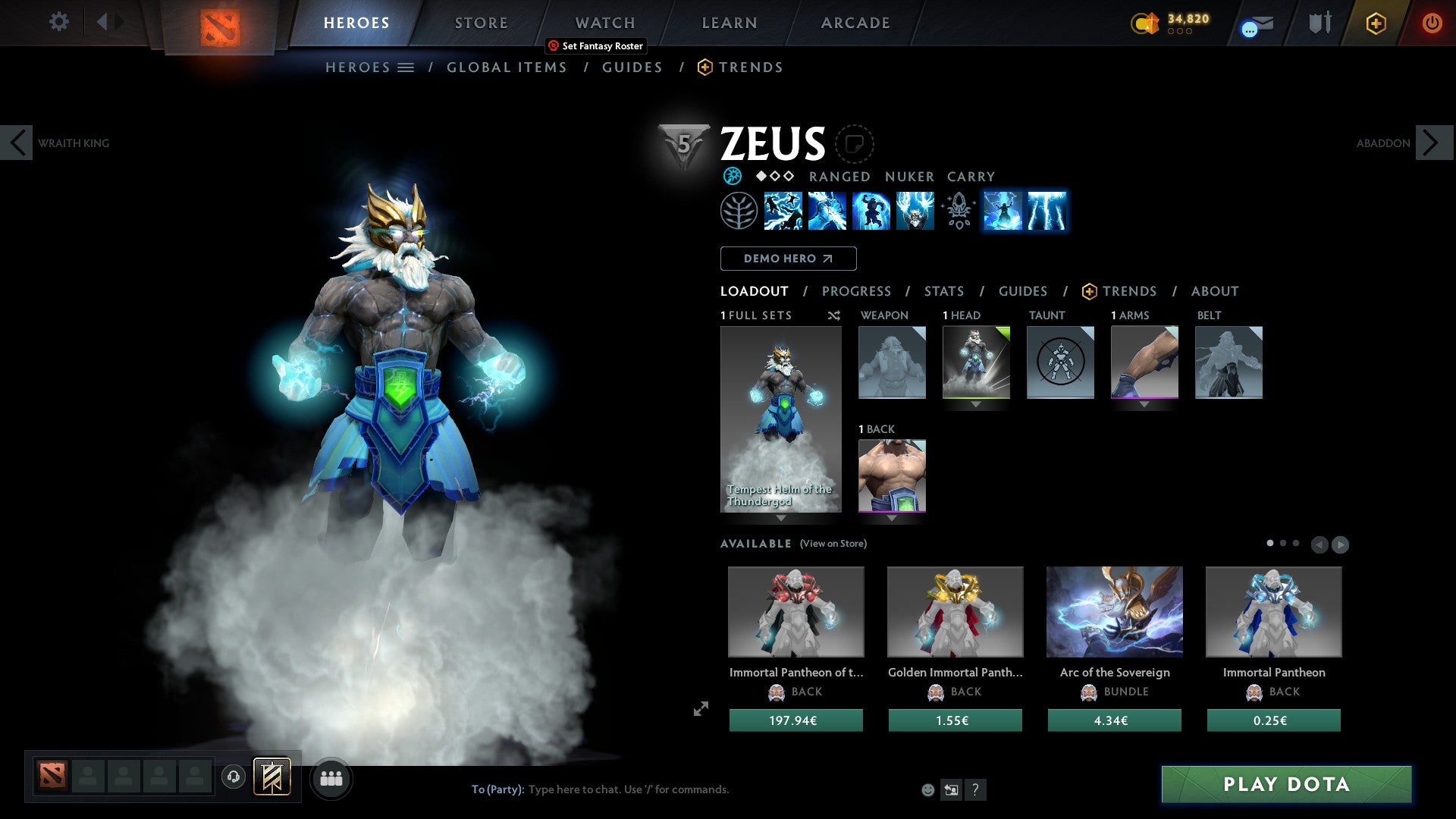Click the power button to exit the game

click(1432, 23)
